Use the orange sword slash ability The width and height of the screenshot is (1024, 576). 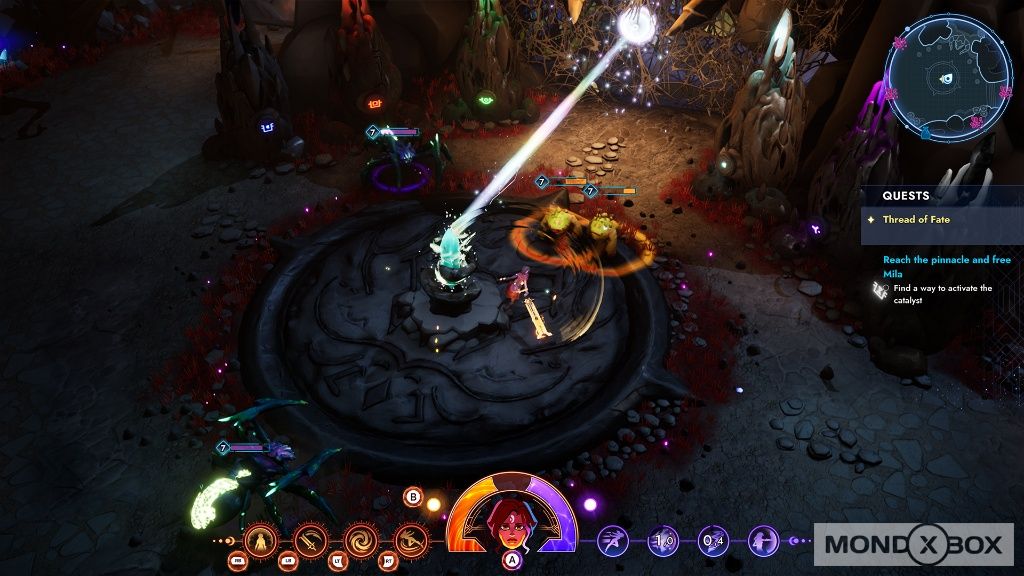(310, 541)
